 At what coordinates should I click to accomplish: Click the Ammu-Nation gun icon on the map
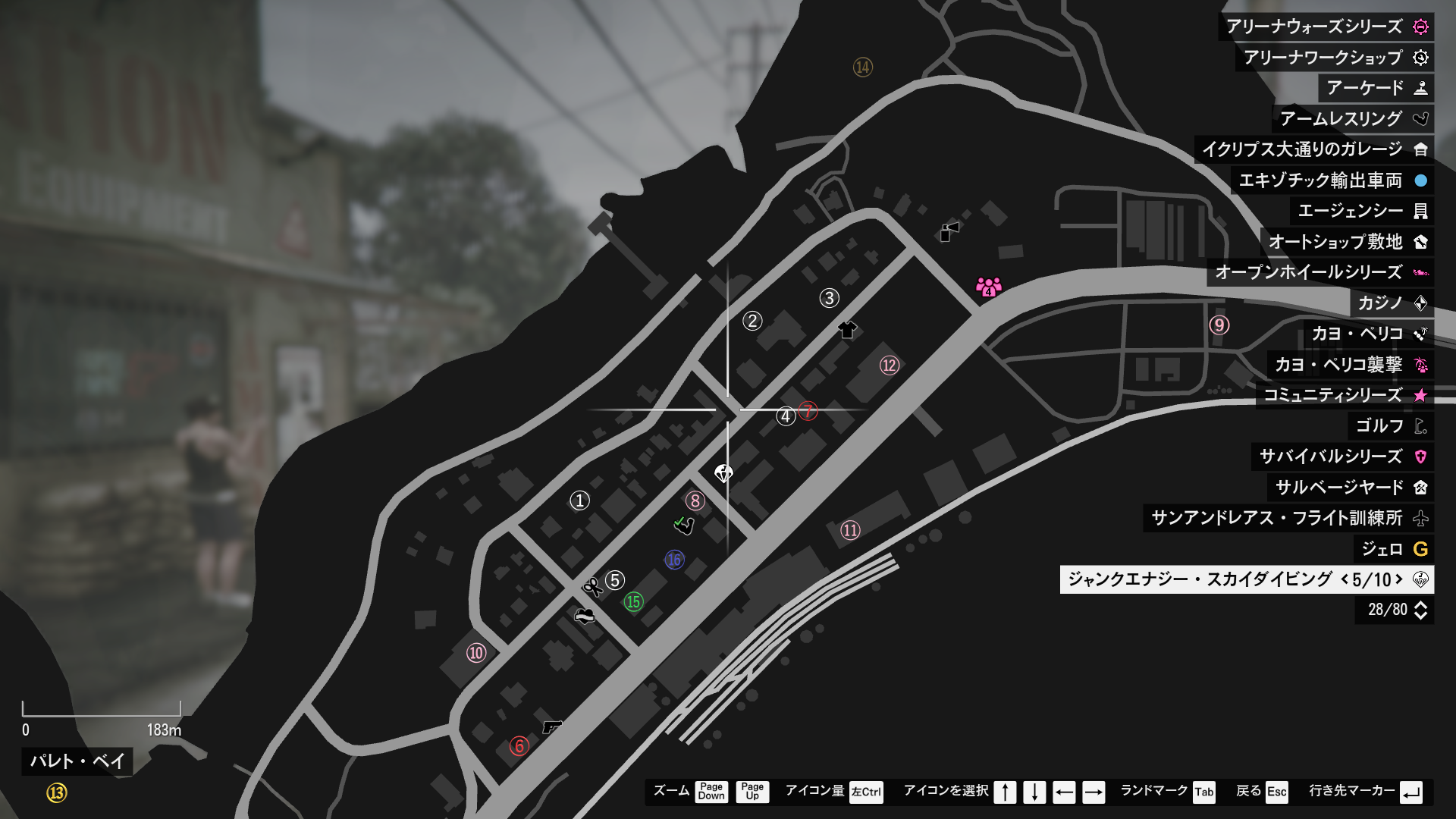(553, 726)
